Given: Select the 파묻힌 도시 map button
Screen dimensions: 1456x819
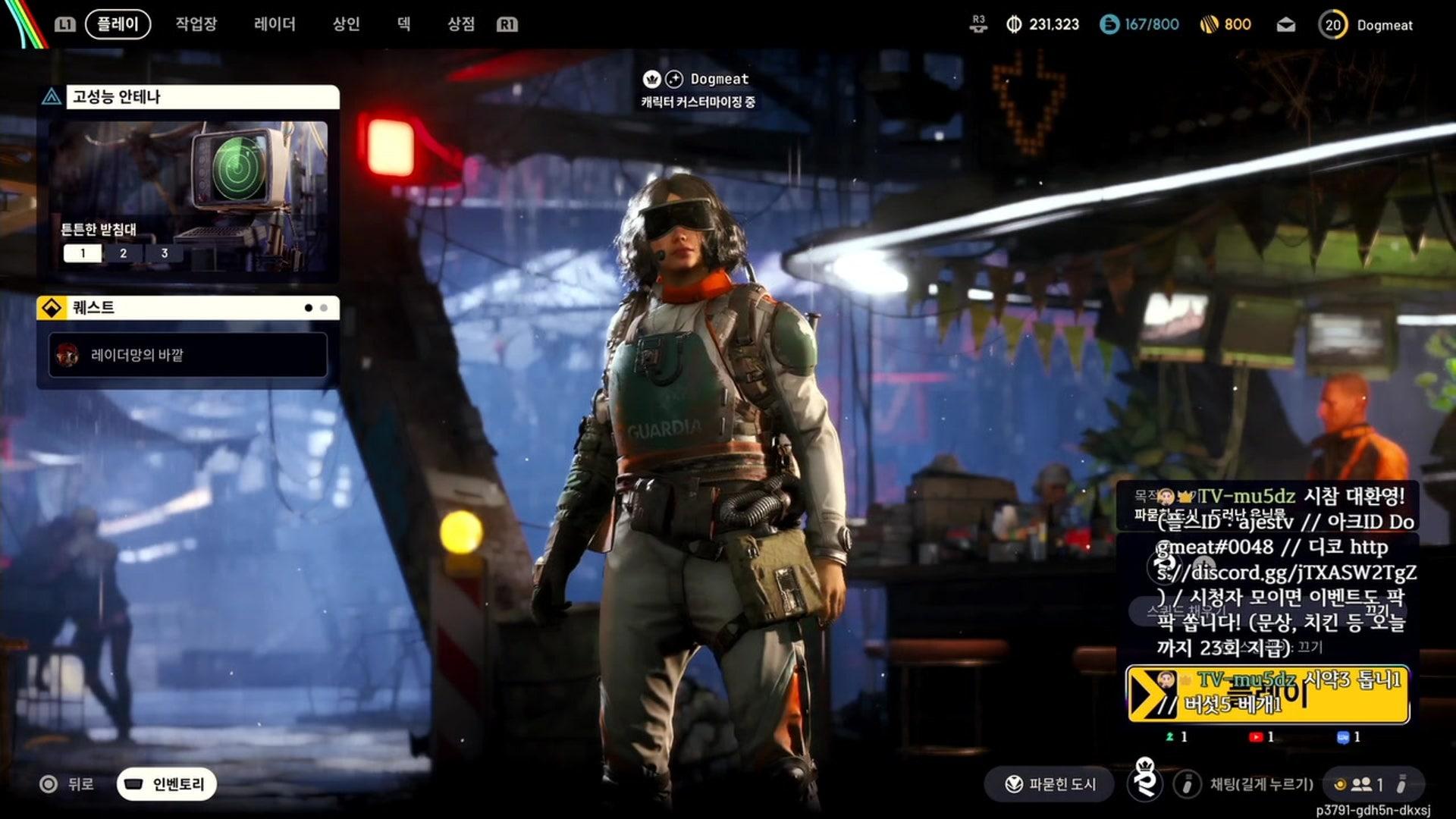Looking at the screenshot, I should point(1050,784).
